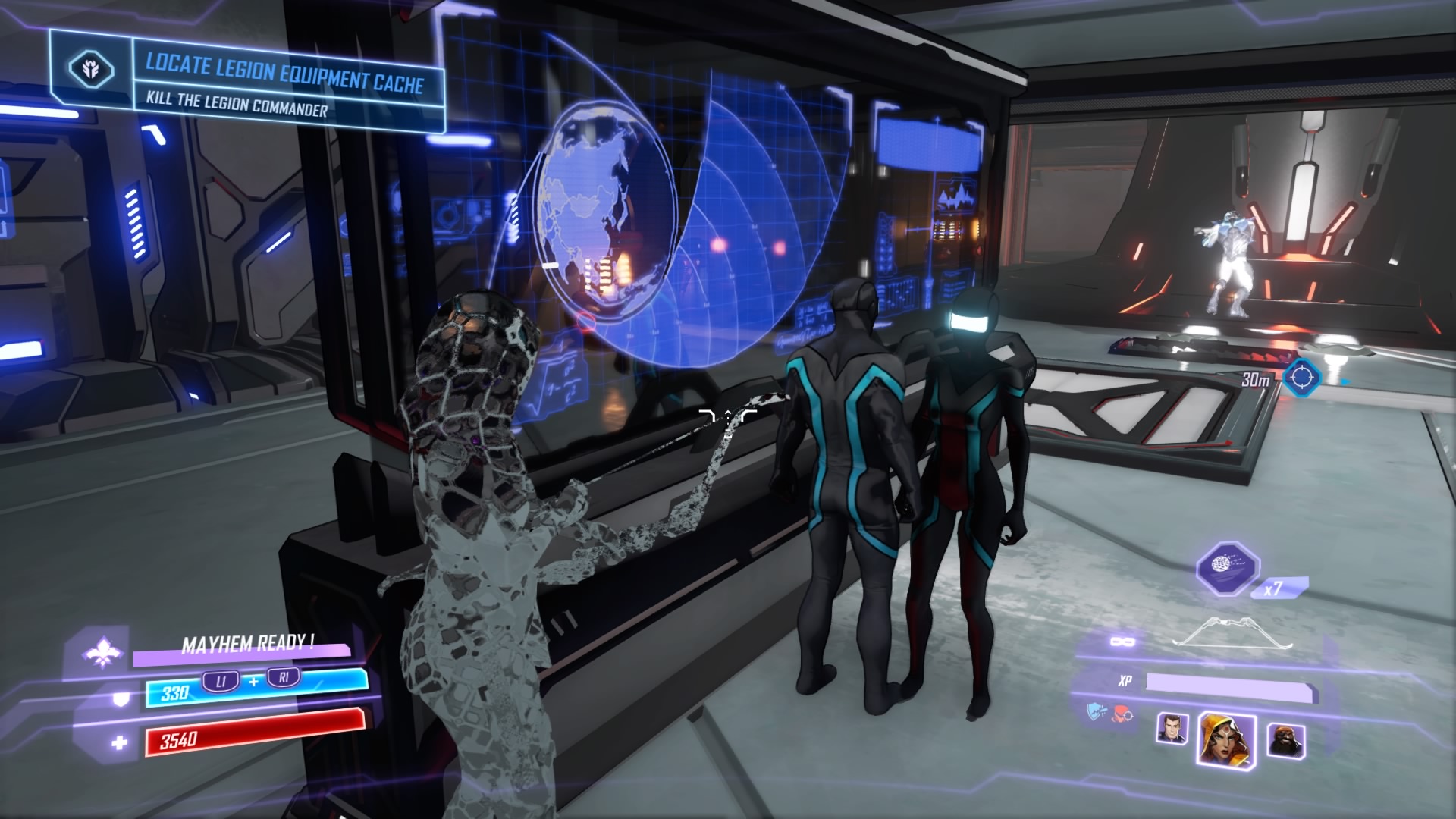Viewport: 1456px width, 819px height.
Task: Activate the special ability icon with x7 charges
Action: click(1227, 568)
